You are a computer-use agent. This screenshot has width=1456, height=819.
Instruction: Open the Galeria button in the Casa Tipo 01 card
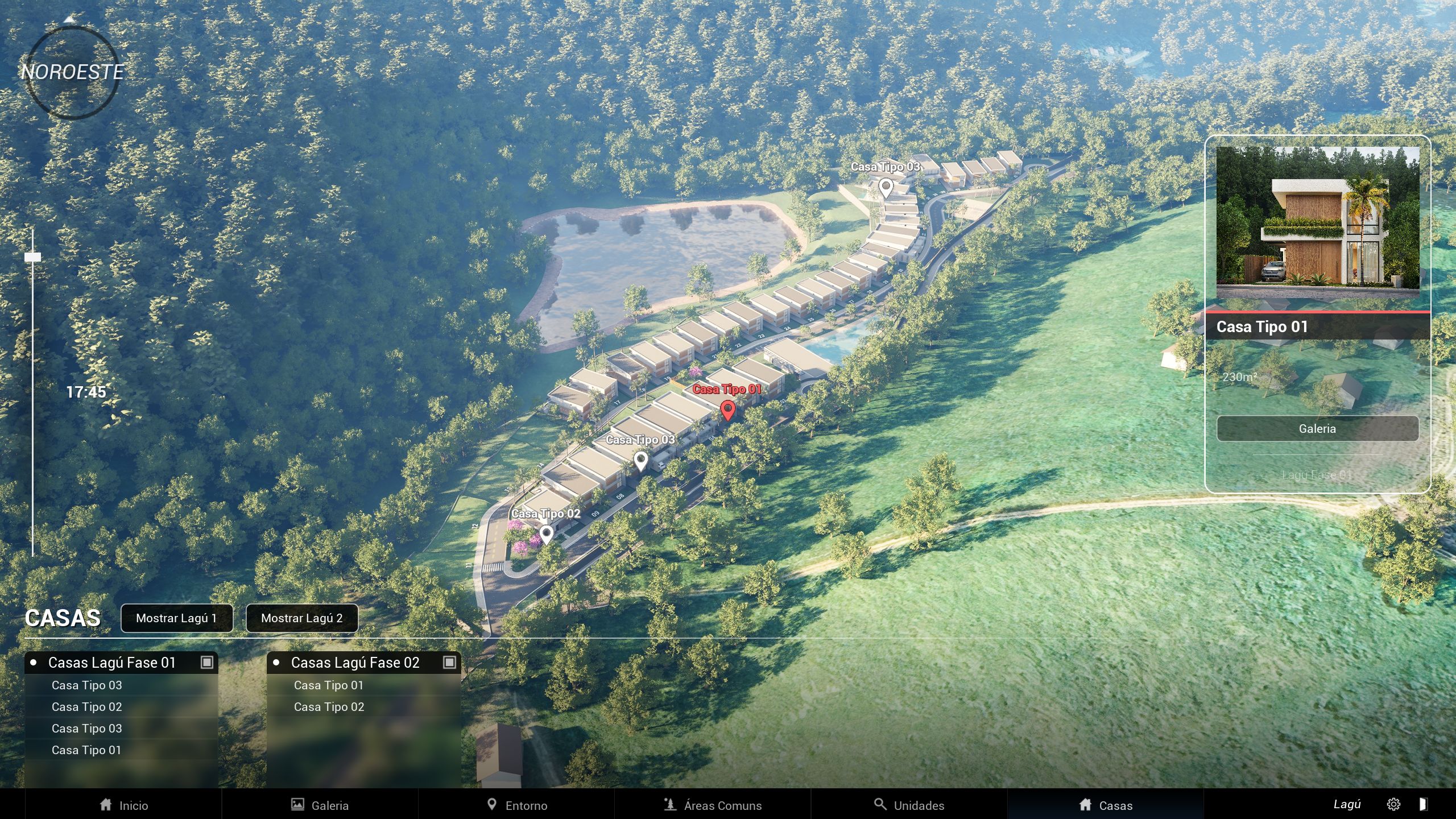[x=1317, y=429]
